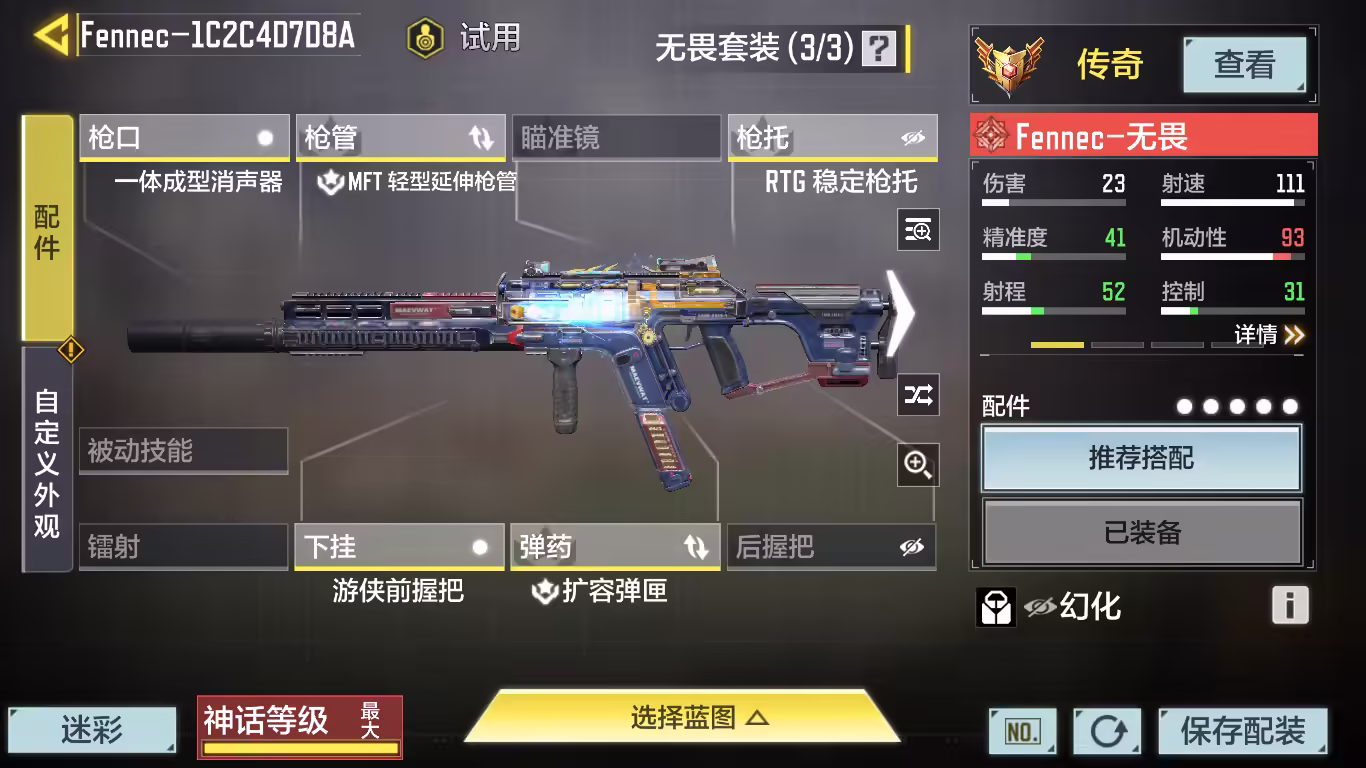Click the 查看 button for 传奇 rank
Viewport: 1366px width, 768px height.
(1244, 65)
